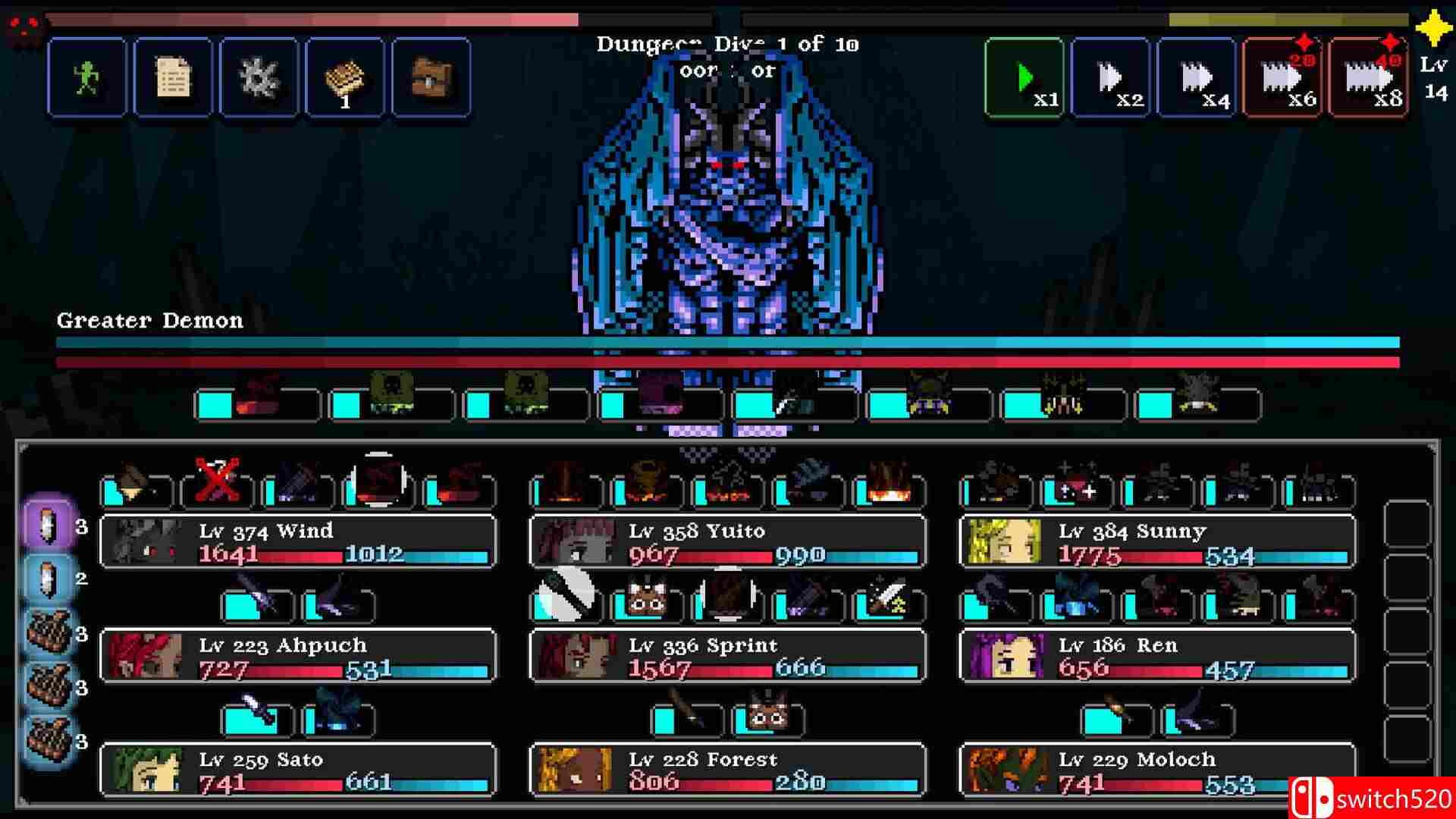Viewport: 1456px width, 819px height.
Task: Open the quest log scroll
Action: point(173,76)
